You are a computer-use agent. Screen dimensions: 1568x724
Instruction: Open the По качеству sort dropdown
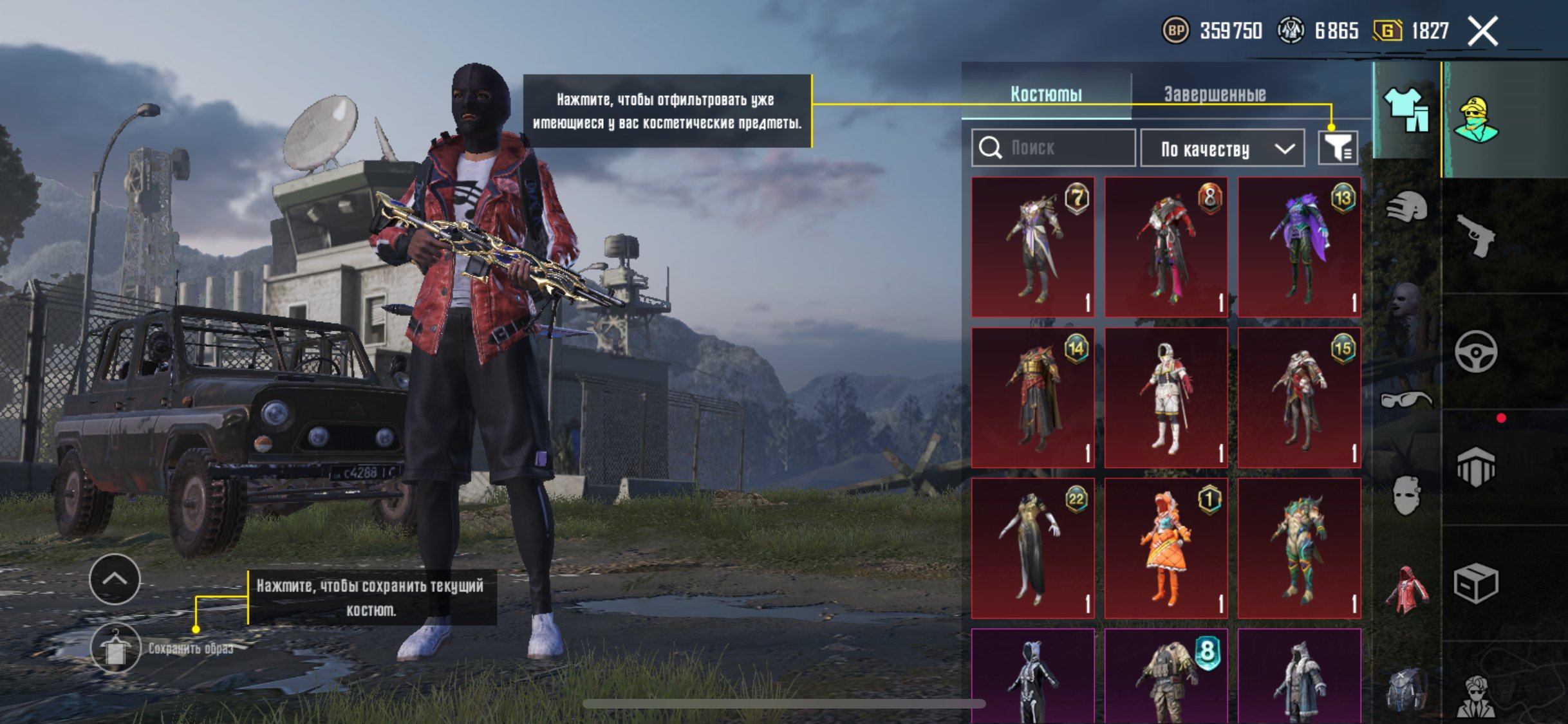coord(1222,149)
